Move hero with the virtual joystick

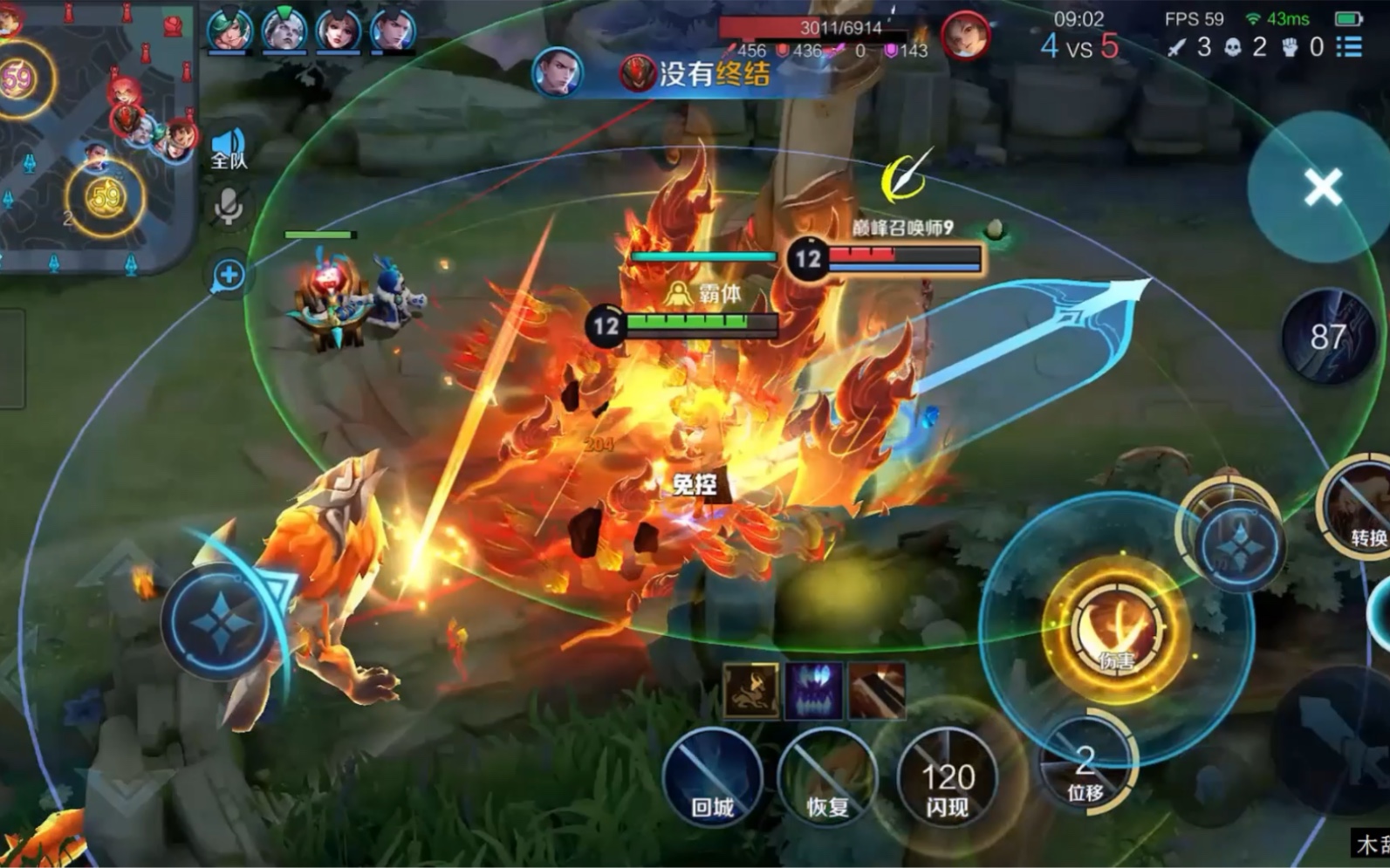[x=223, y=621]
